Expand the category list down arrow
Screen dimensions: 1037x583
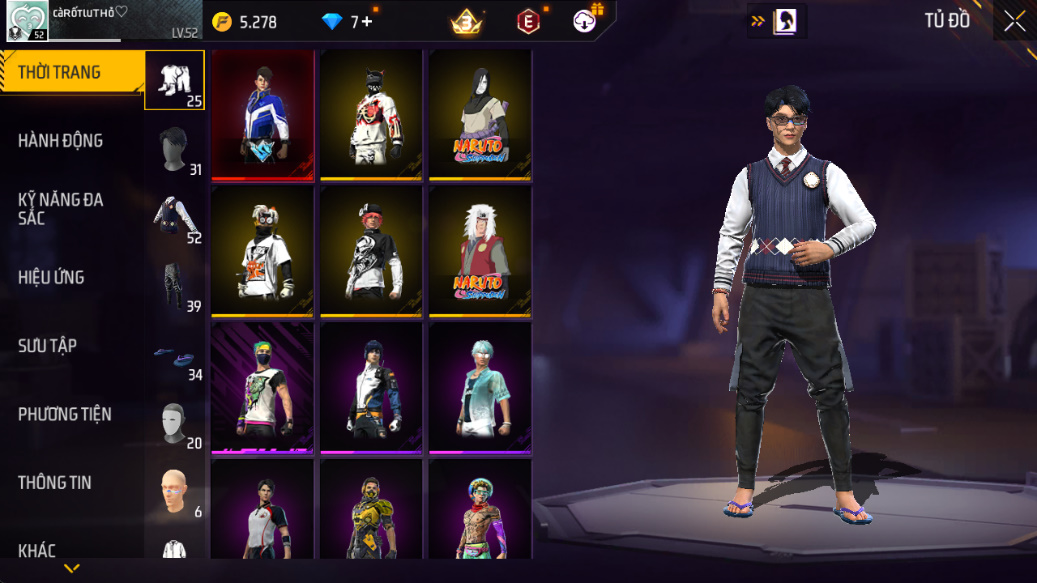click(71, 568)
